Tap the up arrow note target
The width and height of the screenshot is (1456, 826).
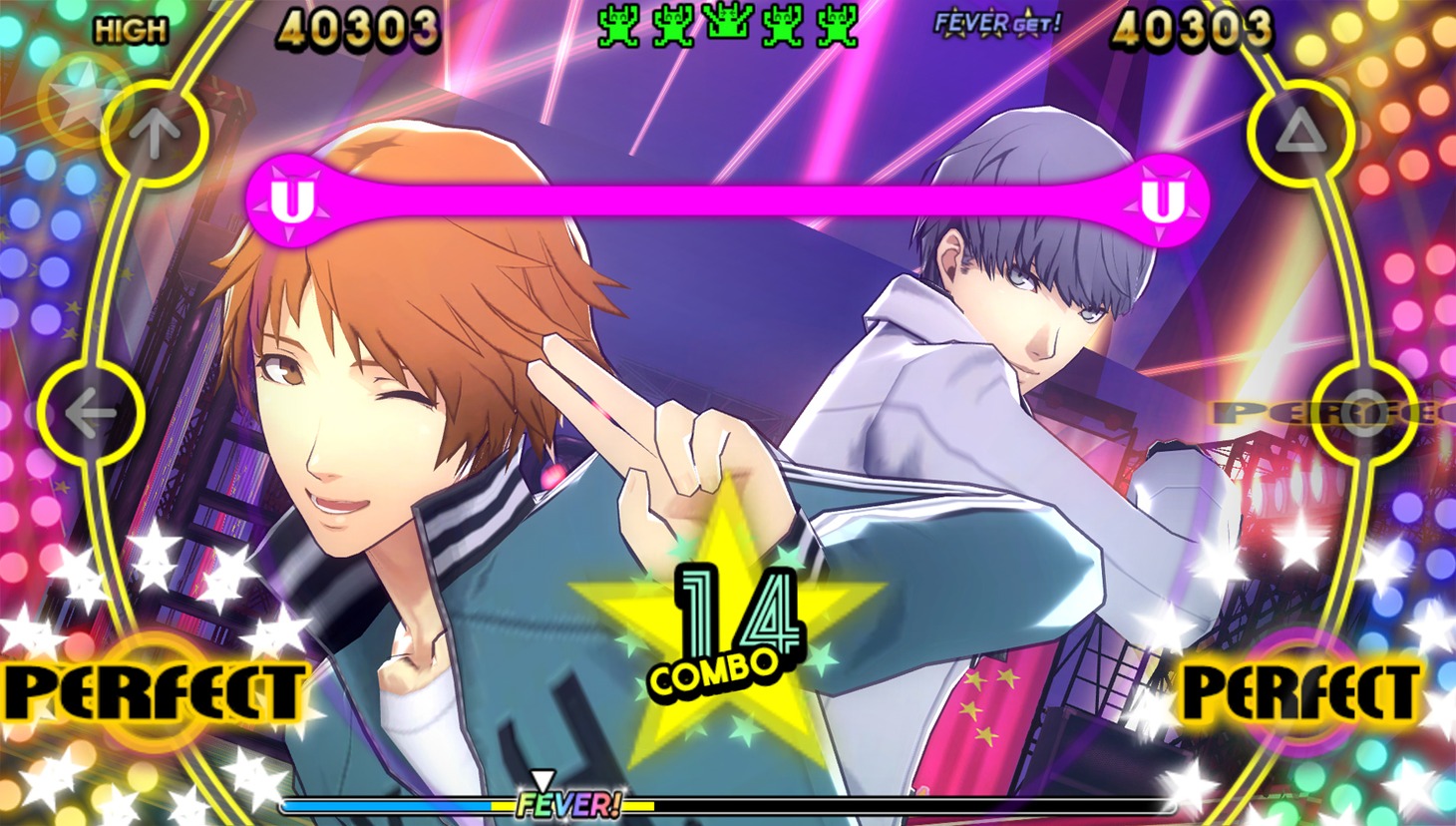[x=155, y=131]
